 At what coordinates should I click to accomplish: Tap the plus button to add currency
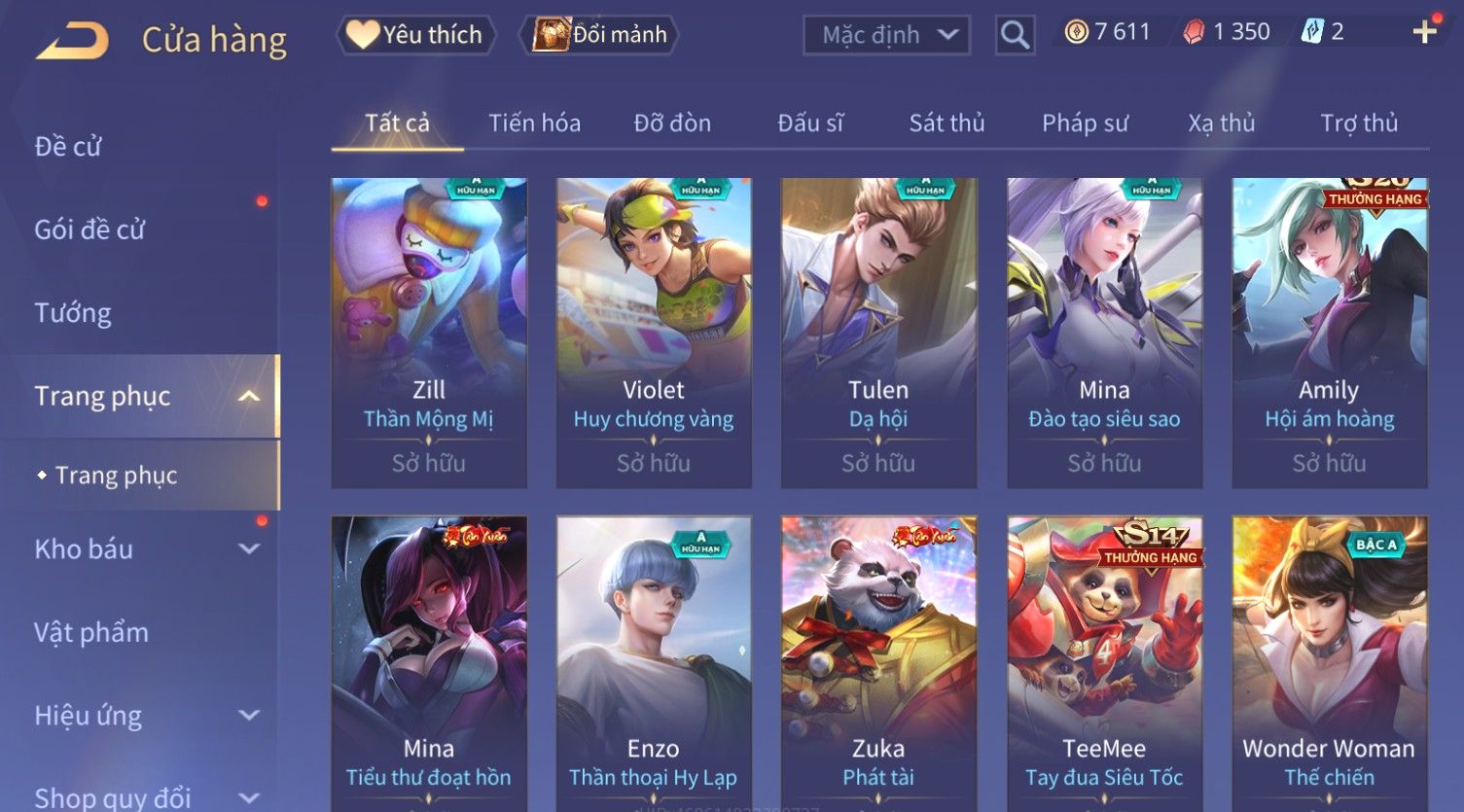point(1424,32)
